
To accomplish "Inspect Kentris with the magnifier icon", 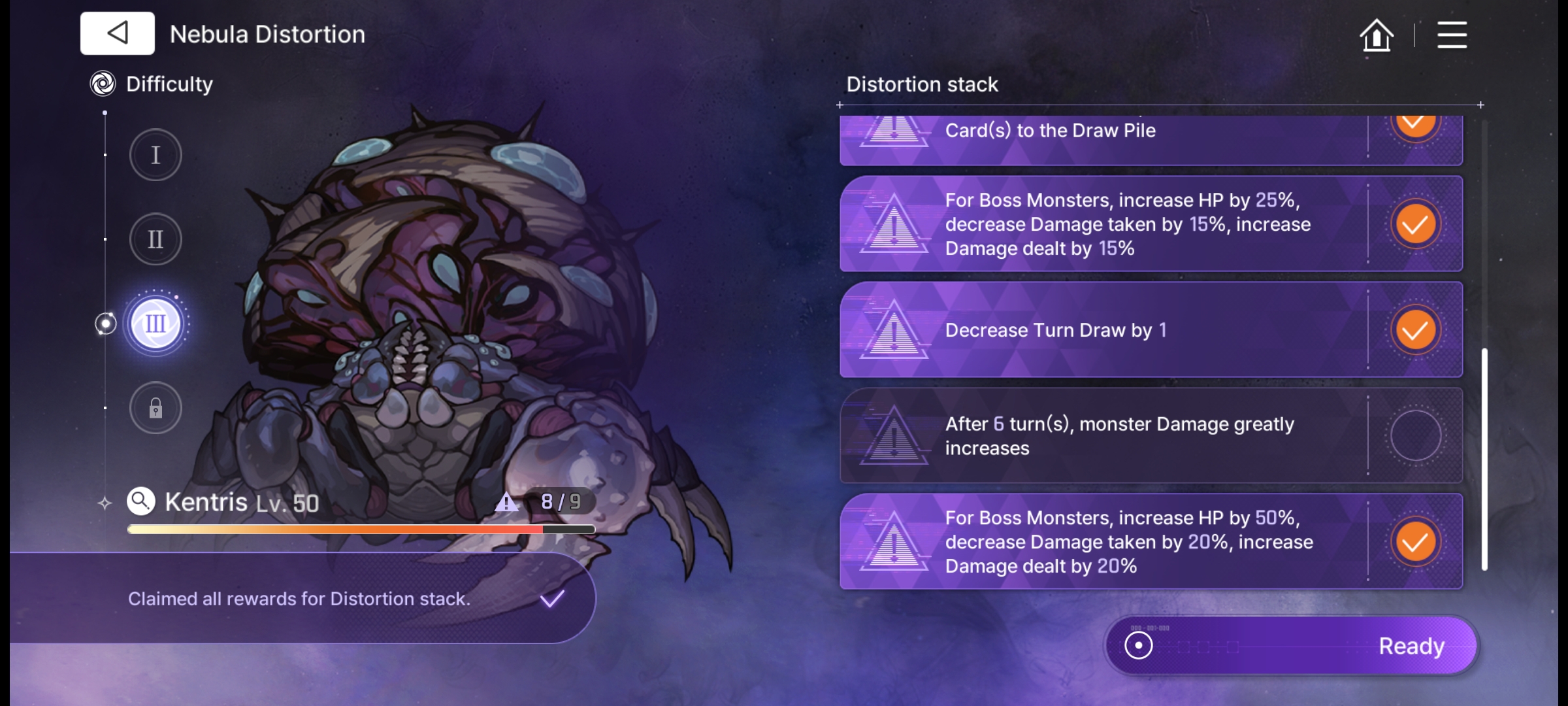I will pyautogui.click(x=141, y=502).
